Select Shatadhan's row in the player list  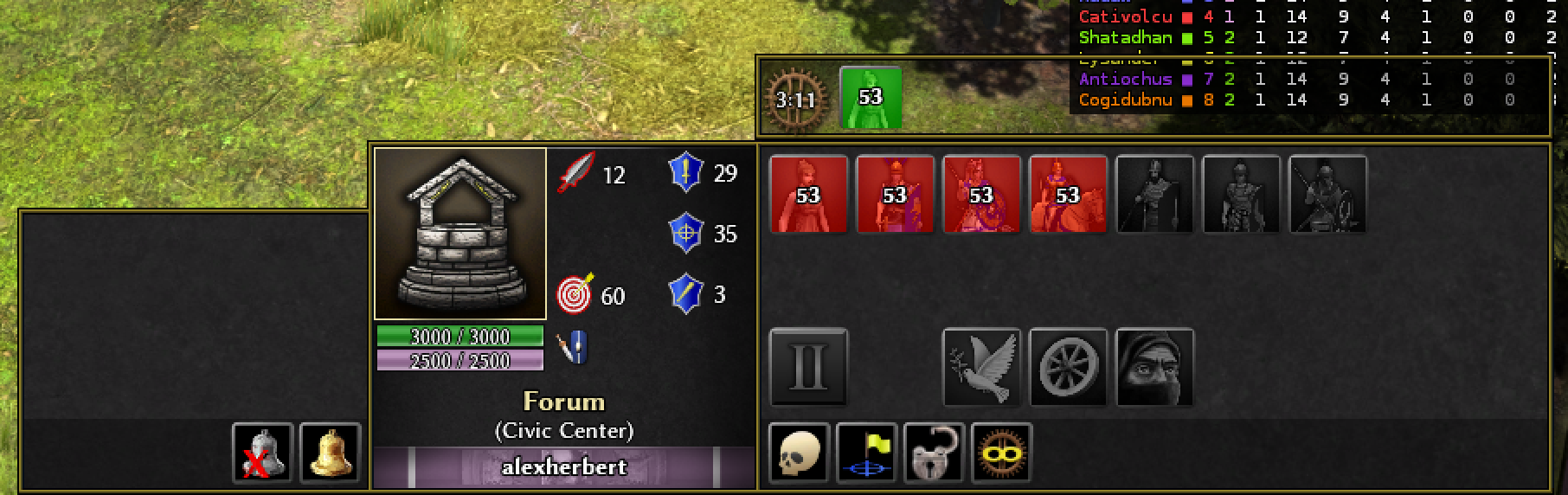point(1126,38)
